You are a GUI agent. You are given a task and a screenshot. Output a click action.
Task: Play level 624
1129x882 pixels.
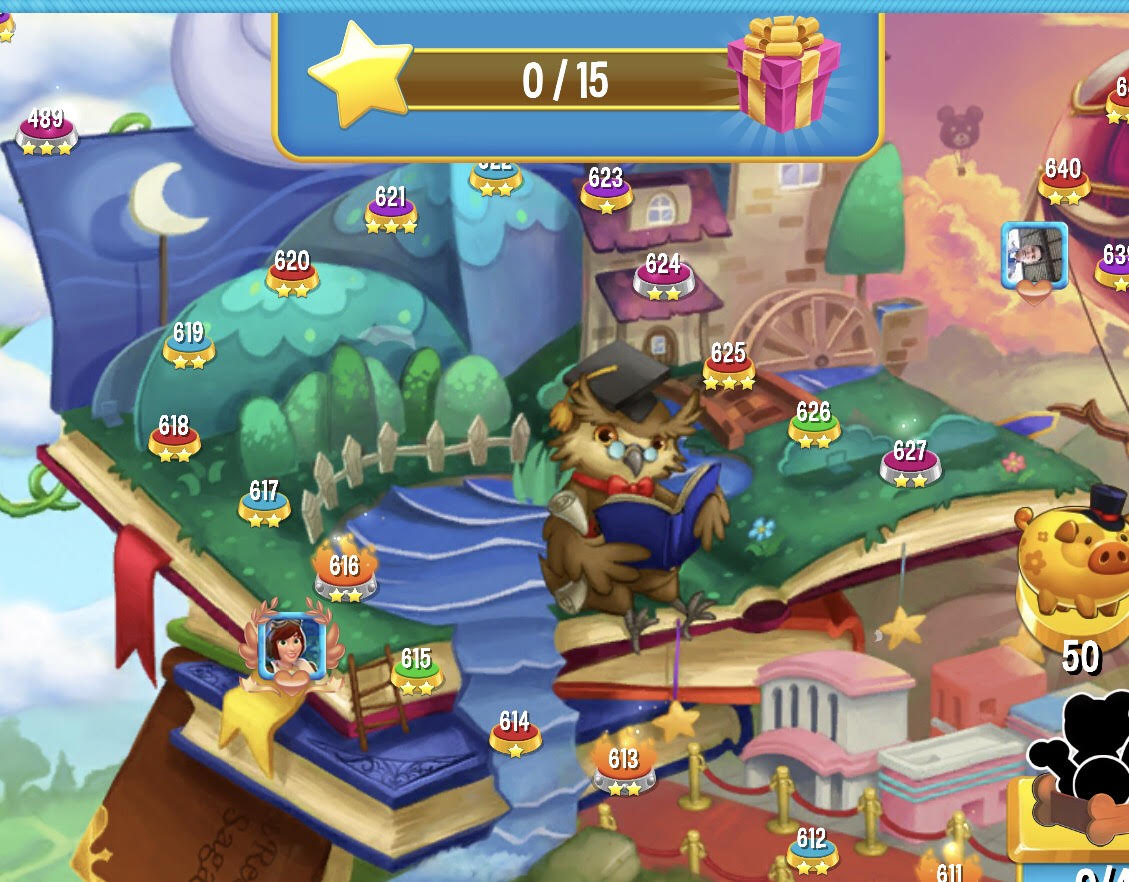663,276
